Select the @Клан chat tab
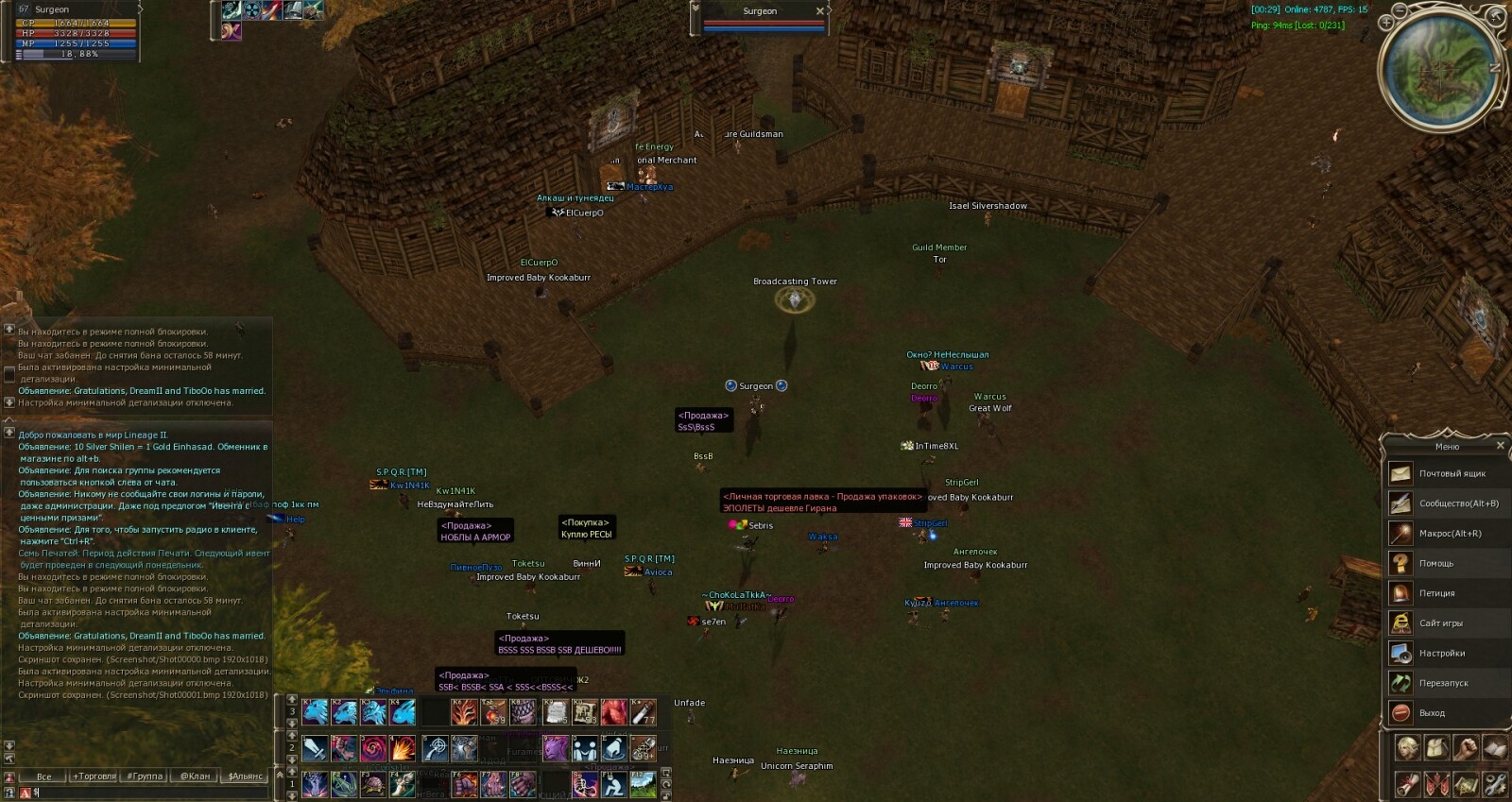This screenshot has width=1512, height=802. pyautogui.click(x=195, y=776)
